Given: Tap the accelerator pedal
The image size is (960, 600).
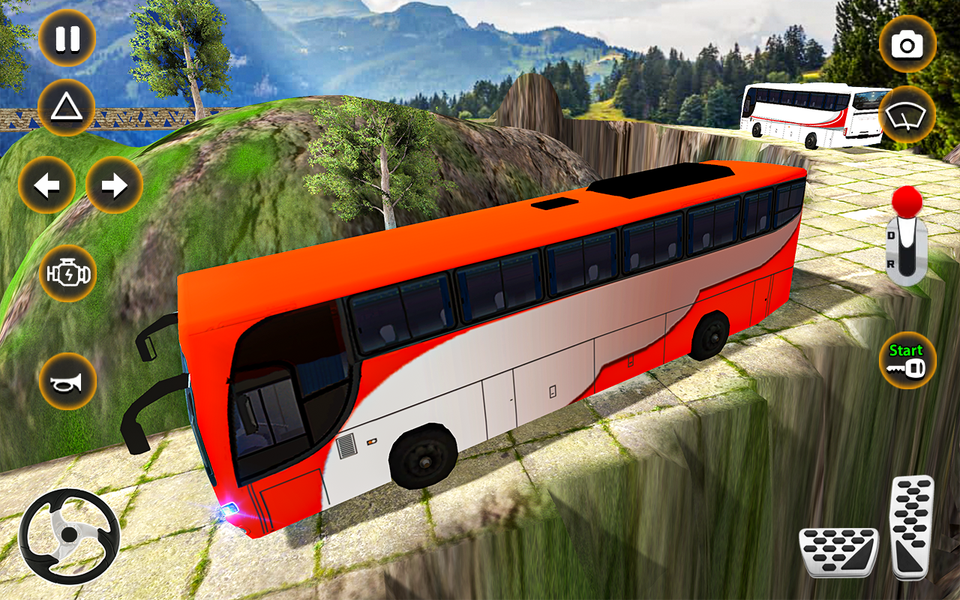Looking at the screenshot, I should point(911,526).
